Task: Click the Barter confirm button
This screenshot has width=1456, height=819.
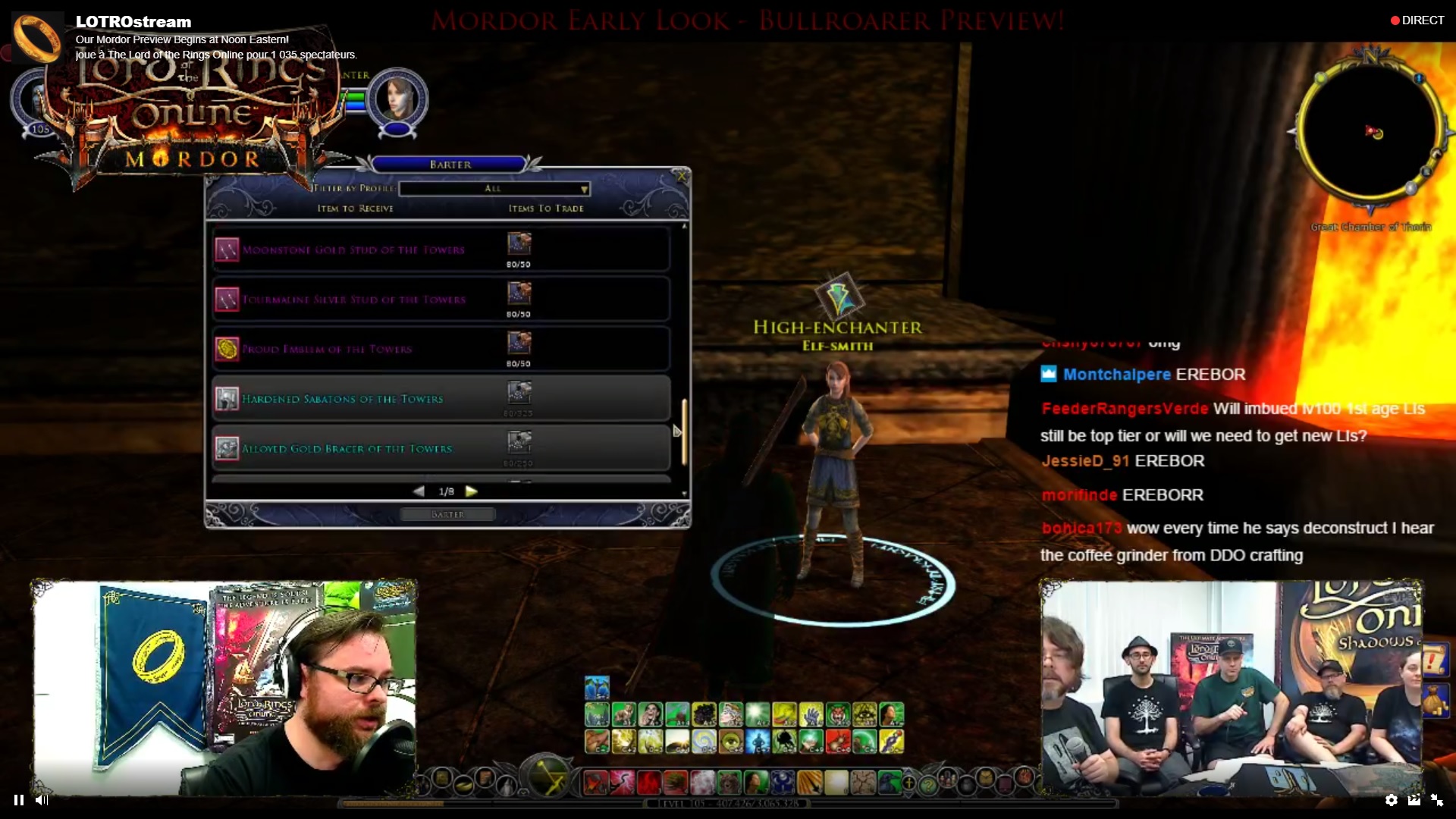Action: pyautogui.click(x=447, y=514)
